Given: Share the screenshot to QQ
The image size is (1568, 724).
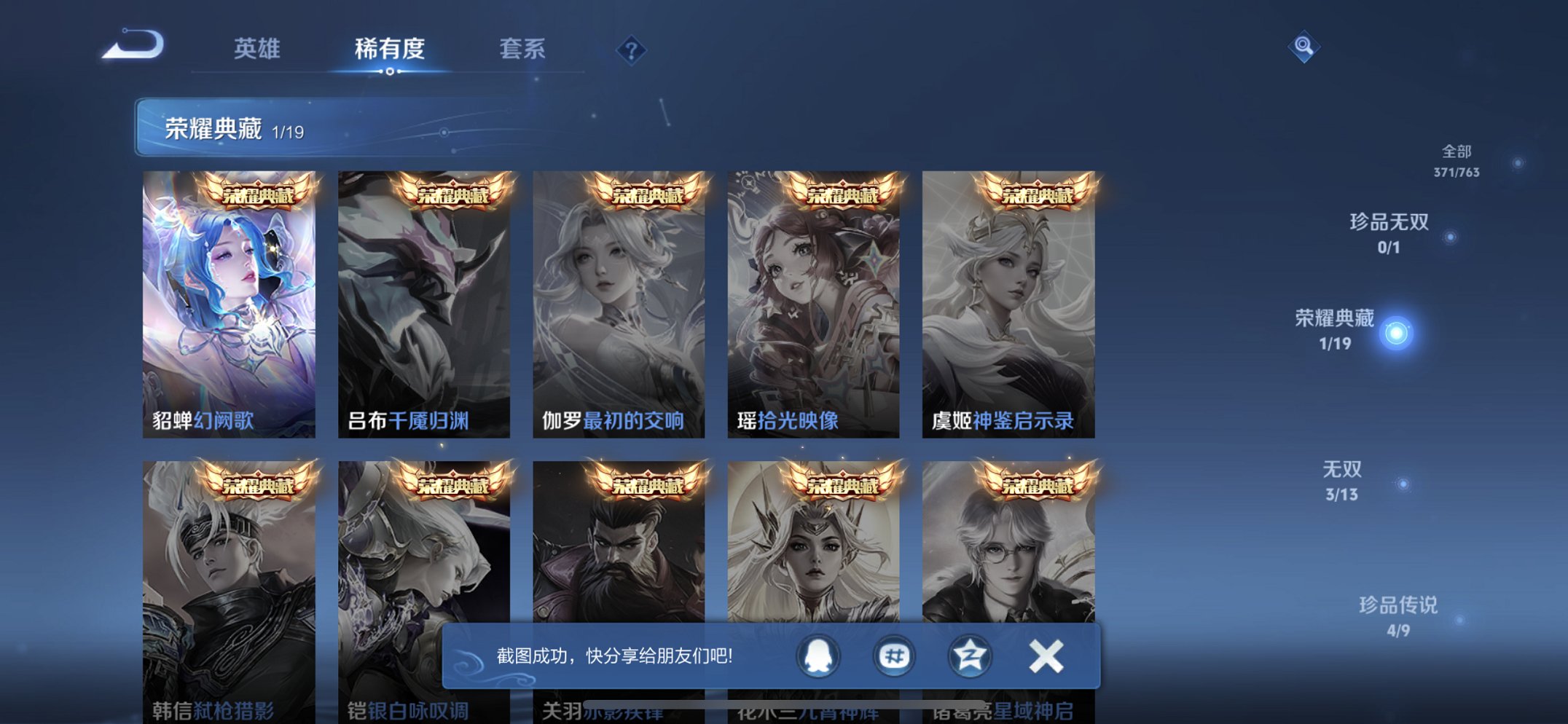Looking at the screenshot, I should point(817,655).
